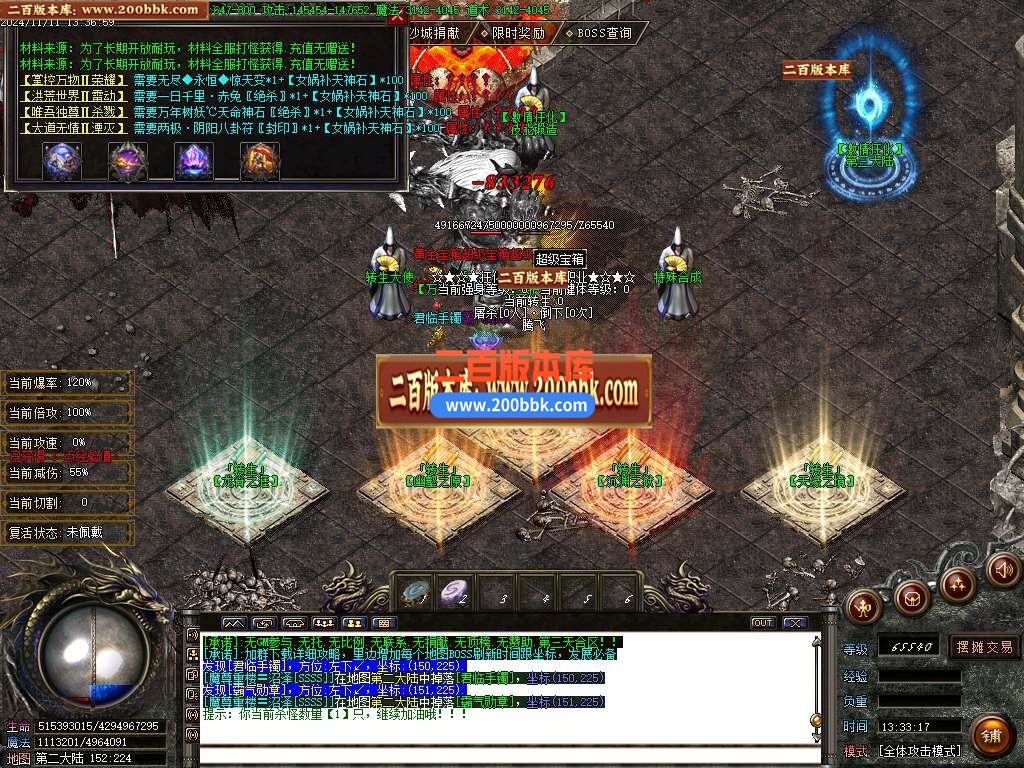Use the purple swirl item in slot 2
The width and height of the screenshot is (1024, 768).
click(456, 593)
